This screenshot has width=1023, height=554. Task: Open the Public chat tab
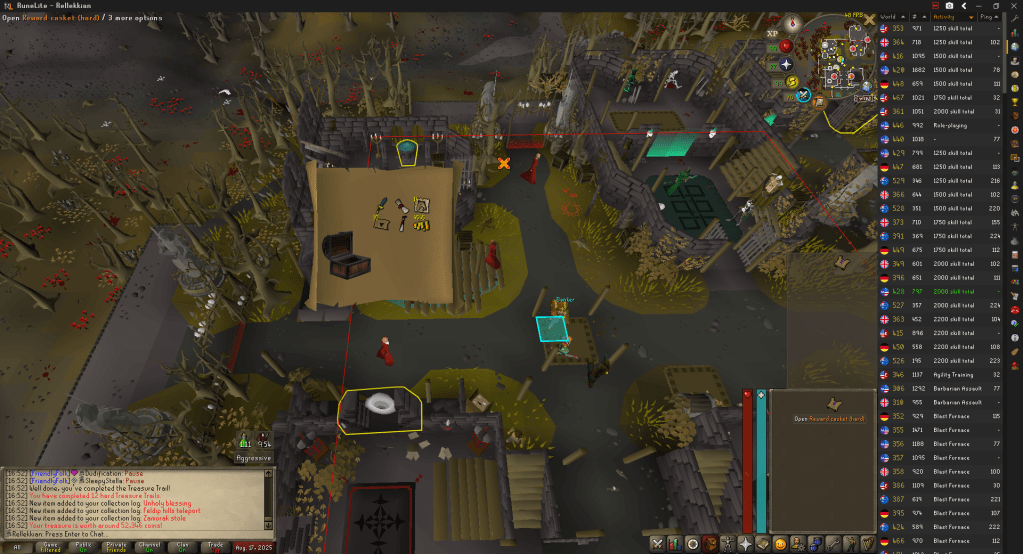coord(84,546)
